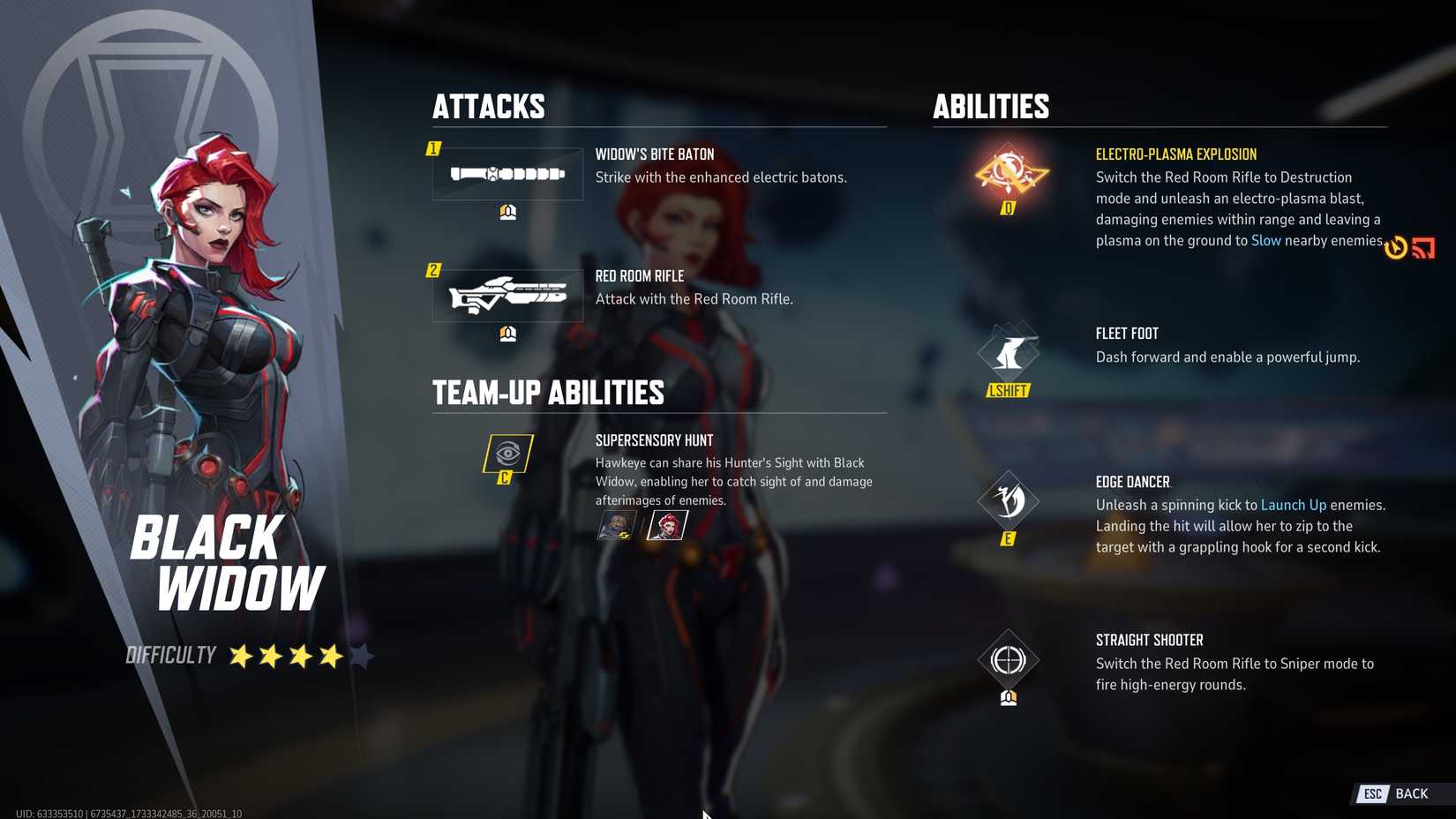
Task: Open the Launch Up keyword link
Action: coord(1293,505)
